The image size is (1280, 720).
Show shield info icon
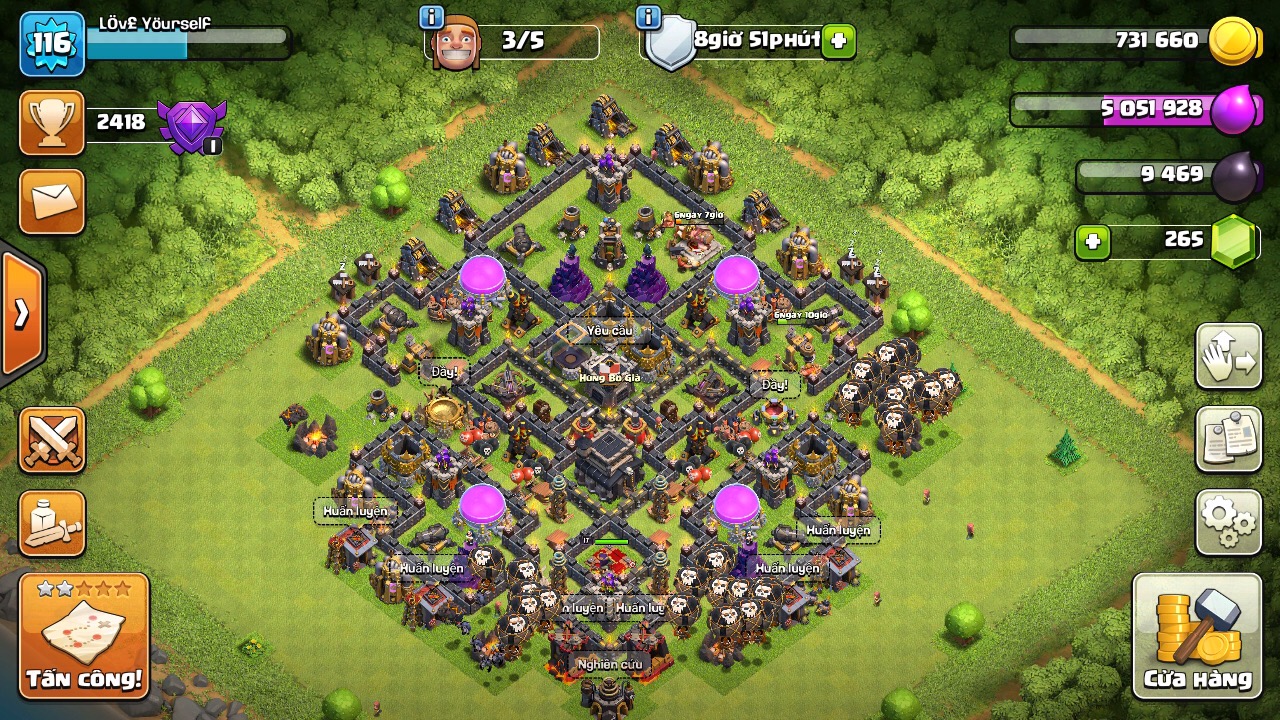point(648,17)
